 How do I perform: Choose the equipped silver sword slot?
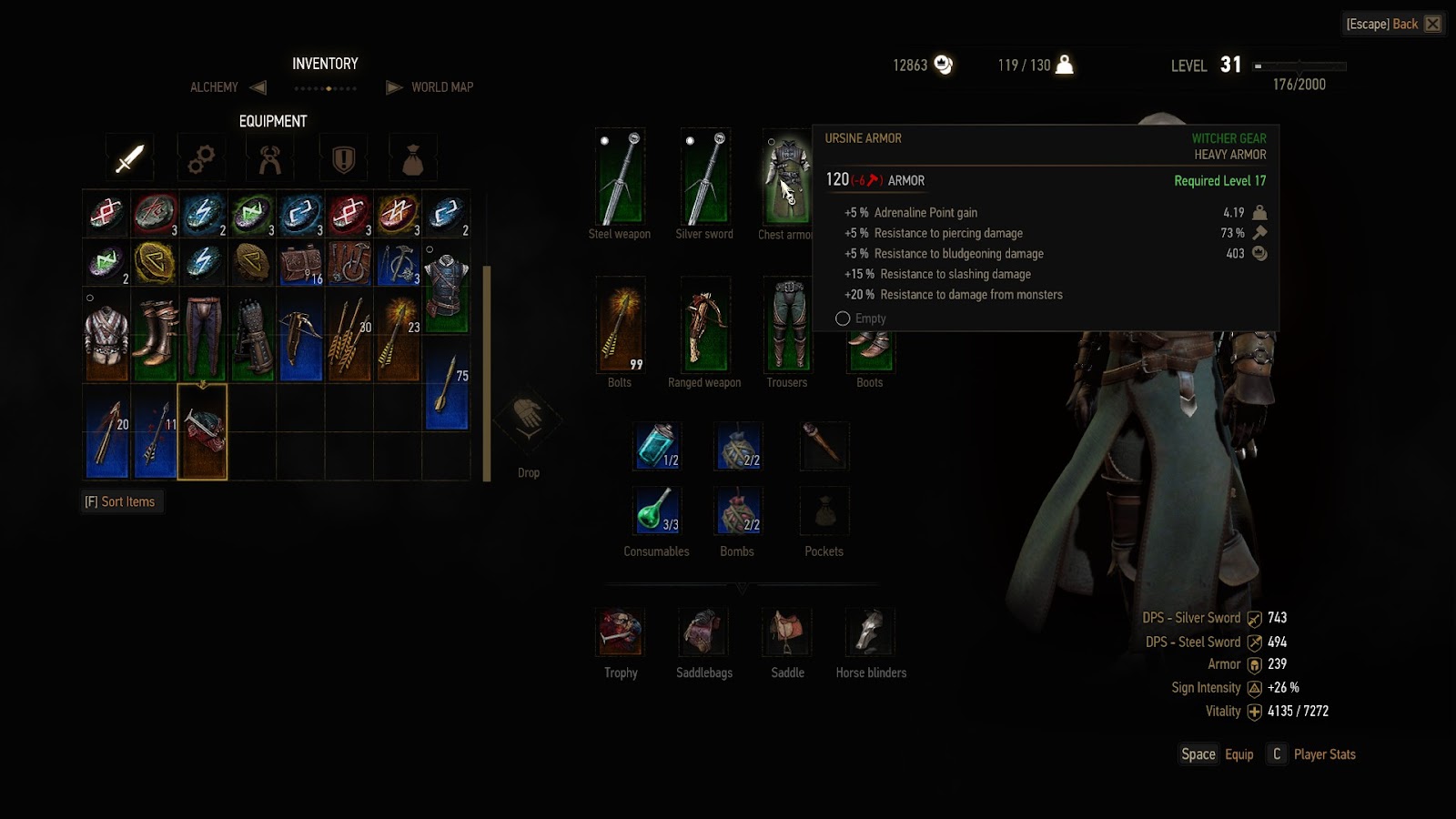click(704, 177)
